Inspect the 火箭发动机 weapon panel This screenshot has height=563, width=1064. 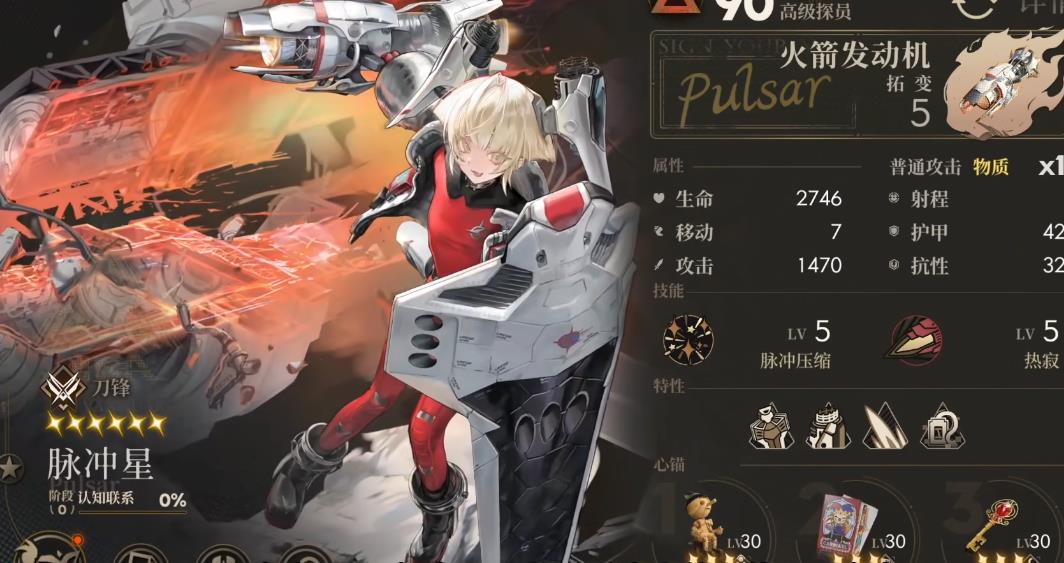tap(855, 85)
